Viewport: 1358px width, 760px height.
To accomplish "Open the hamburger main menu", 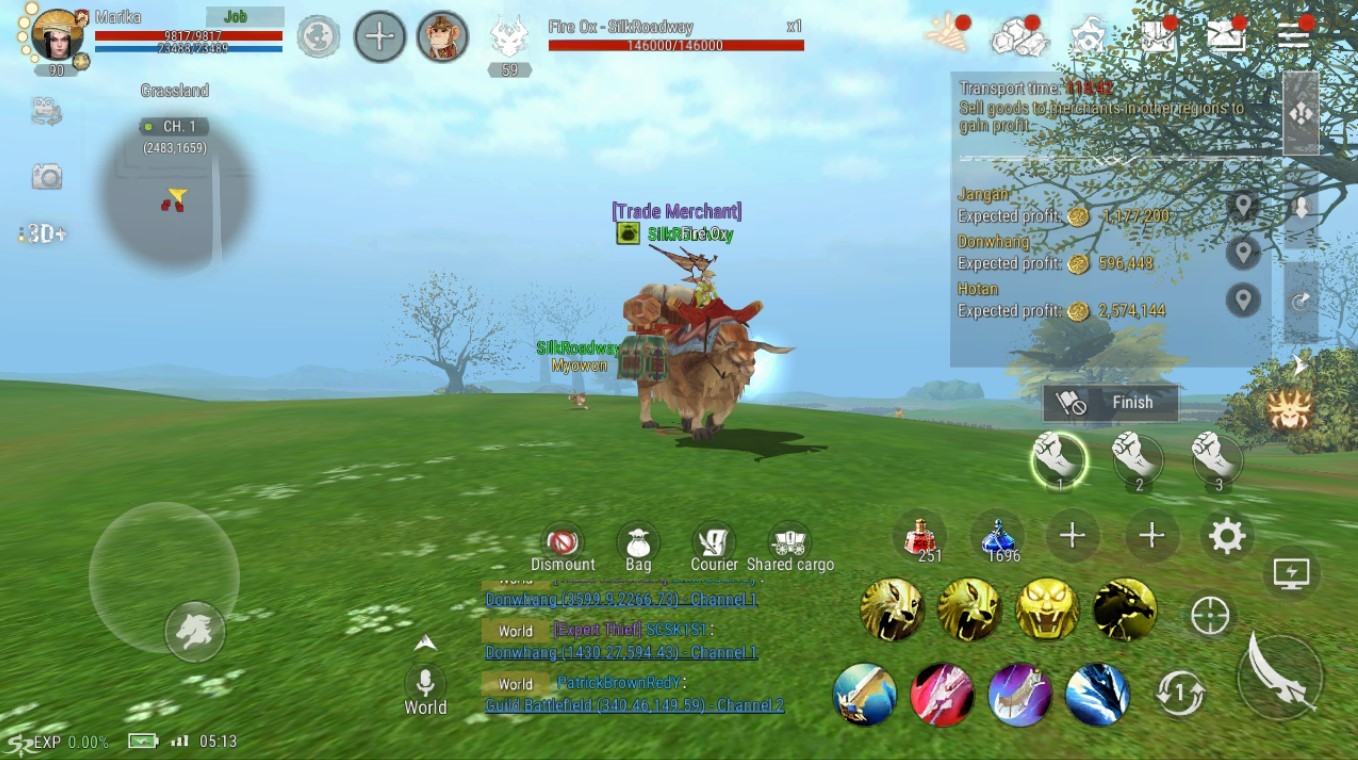I will pyautogui.click(x=1293, y=36).
